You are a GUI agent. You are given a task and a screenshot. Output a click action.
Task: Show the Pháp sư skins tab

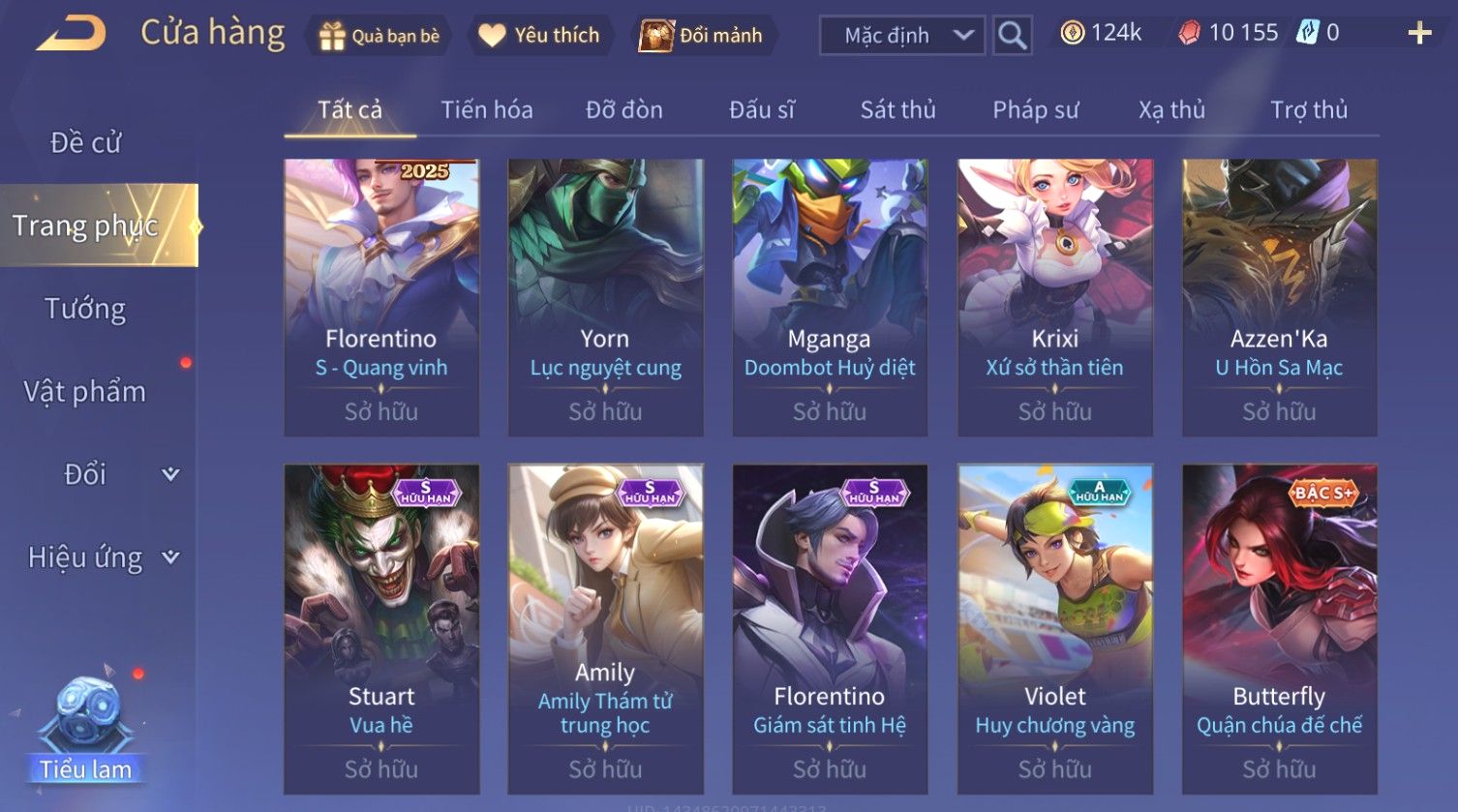click(x=1035, y=110)
